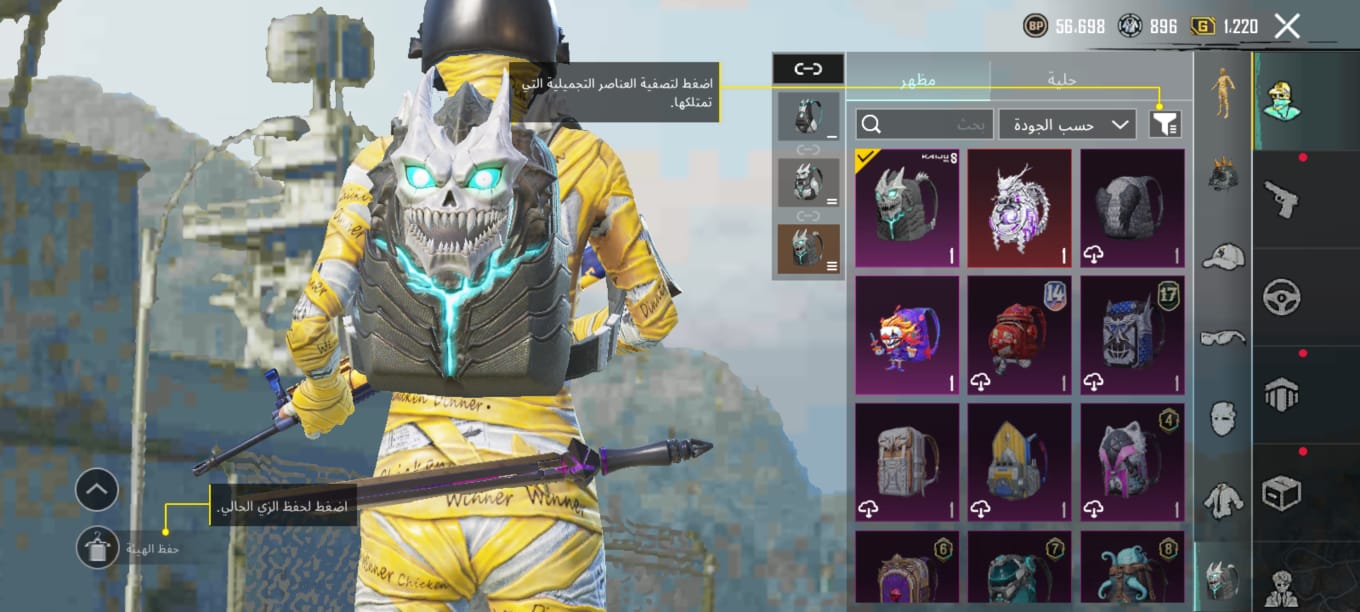The width and height of the screenshot is (1360, 612).
Task: Select the equipped Kaiju skull backpack
Action: (907, 208)
